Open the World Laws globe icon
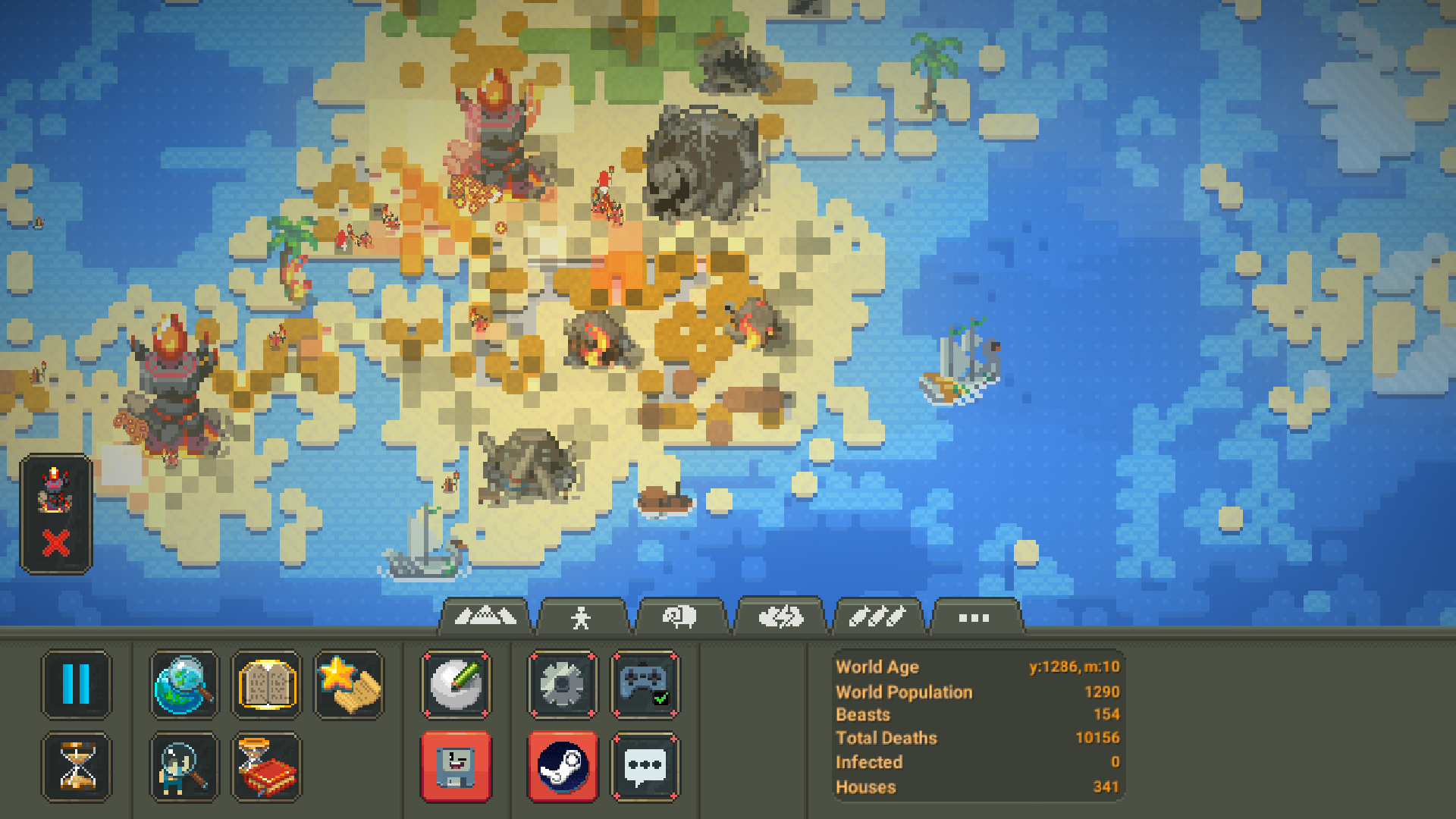Screen dimensions: 1456x819 183,686
